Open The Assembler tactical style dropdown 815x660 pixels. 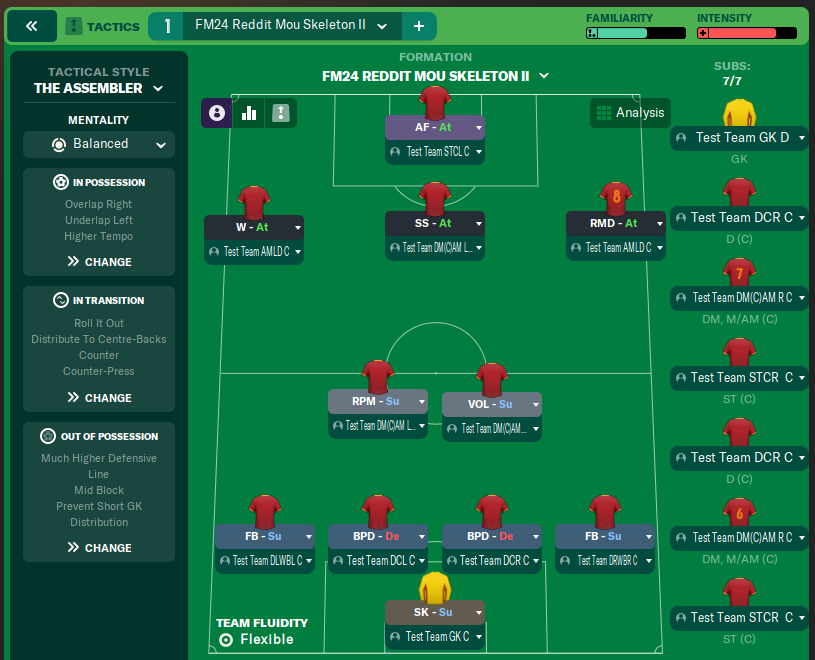tap(99, 88)
